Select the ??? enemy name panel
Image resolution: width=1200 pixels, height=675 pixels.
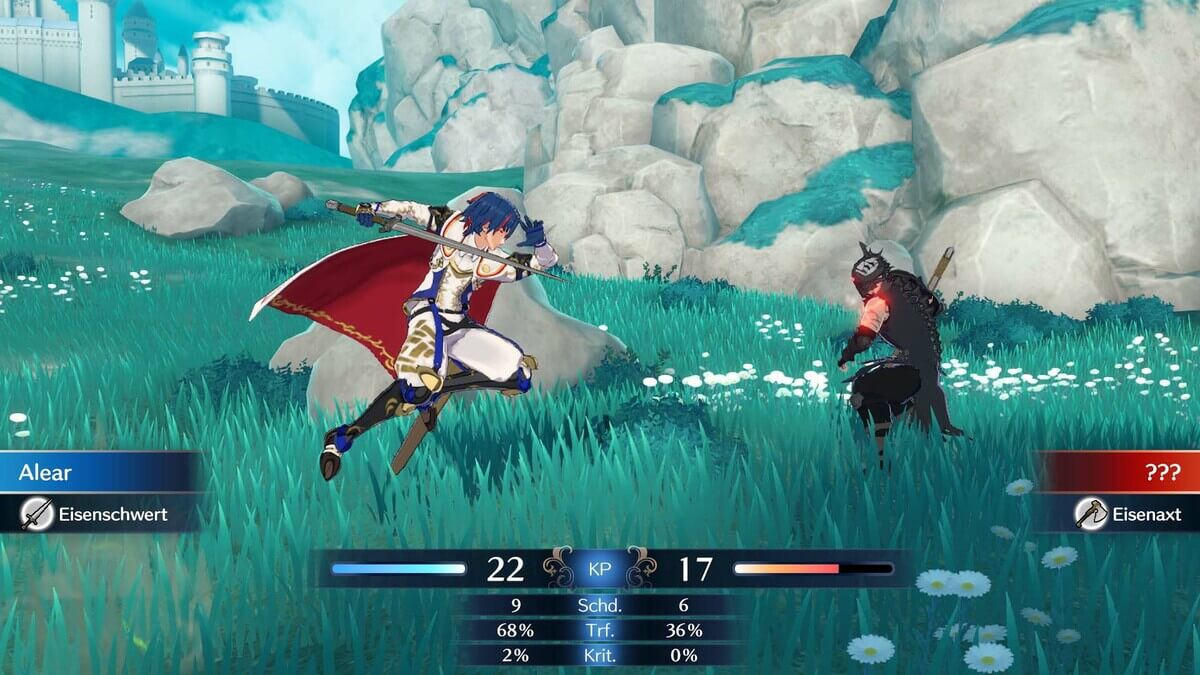coord(1120,473)
